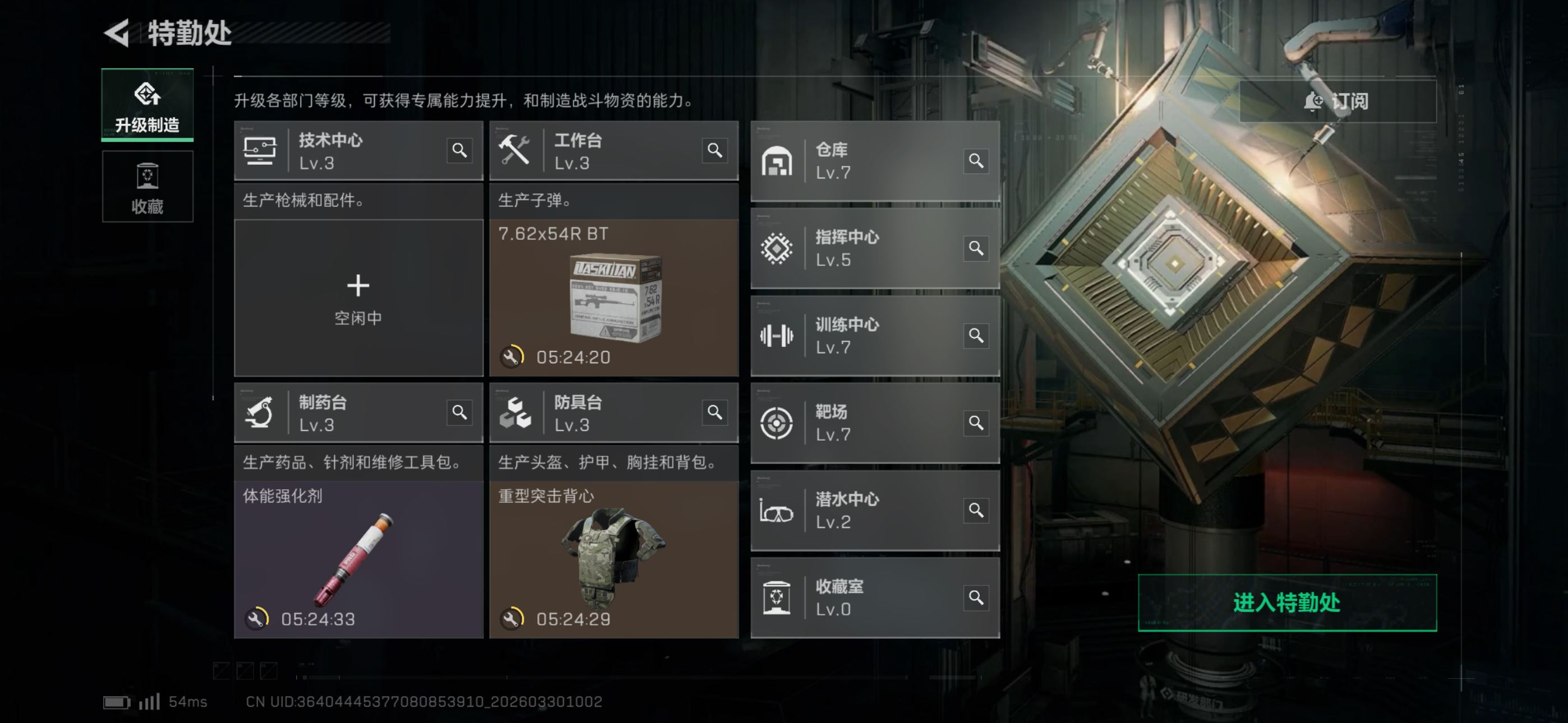Go back using the arrow beside 特勤处
Screen dimensions: 1568x723
click(x=117, y=33)
